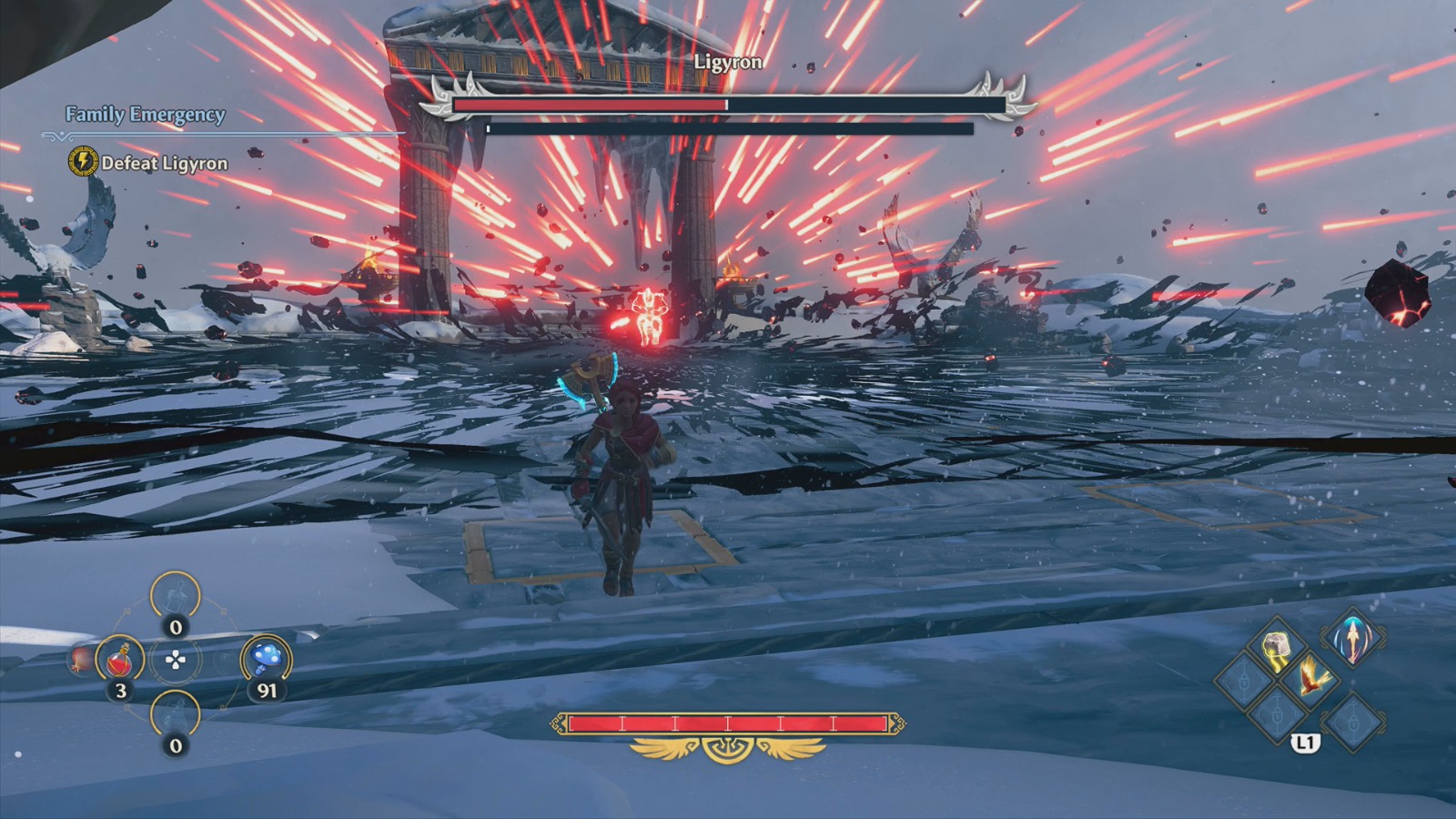Select the blue mushroom stamina slot
Viewport: 1456px width, 819px height.
[266, 658]
